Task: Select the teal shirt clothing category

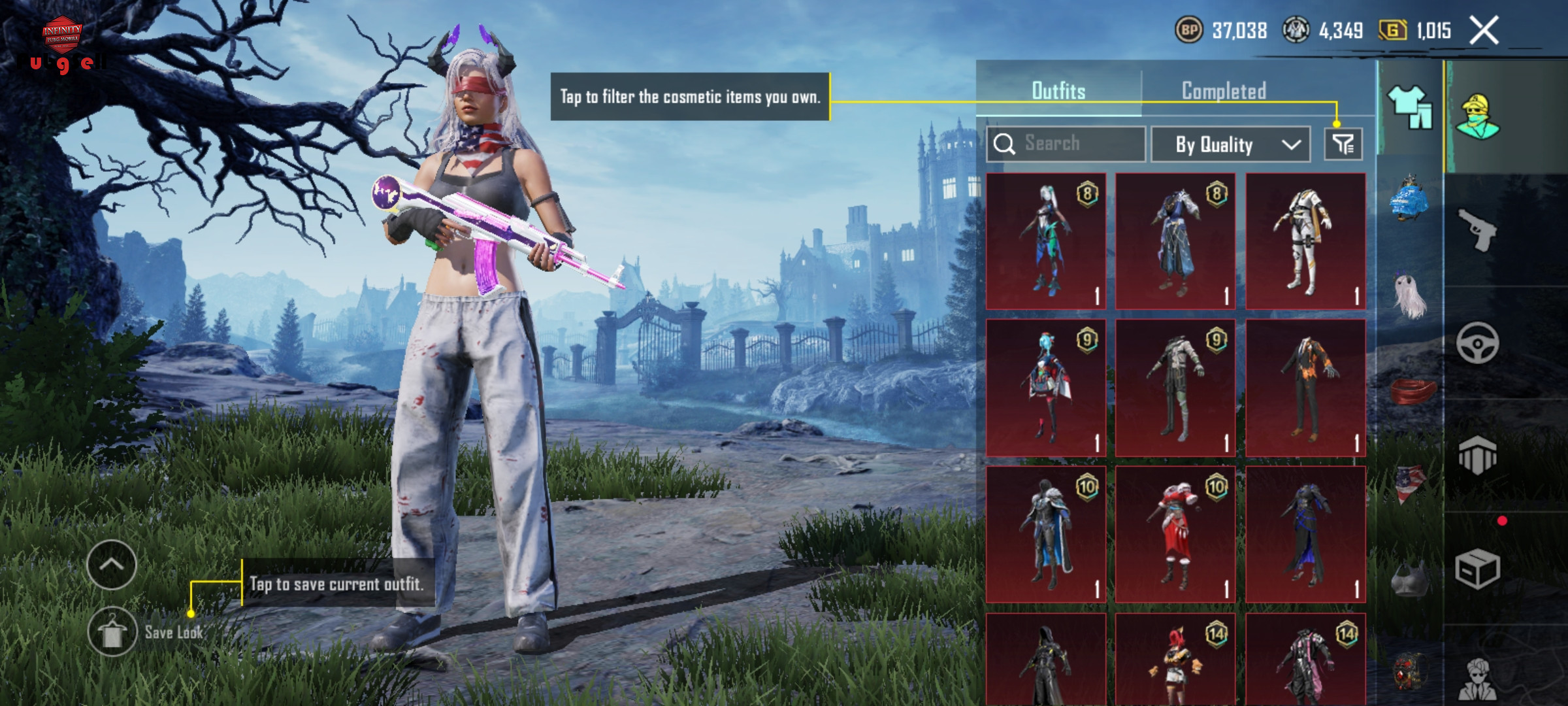Action: pyautogui.click(x=1409, y=108)
